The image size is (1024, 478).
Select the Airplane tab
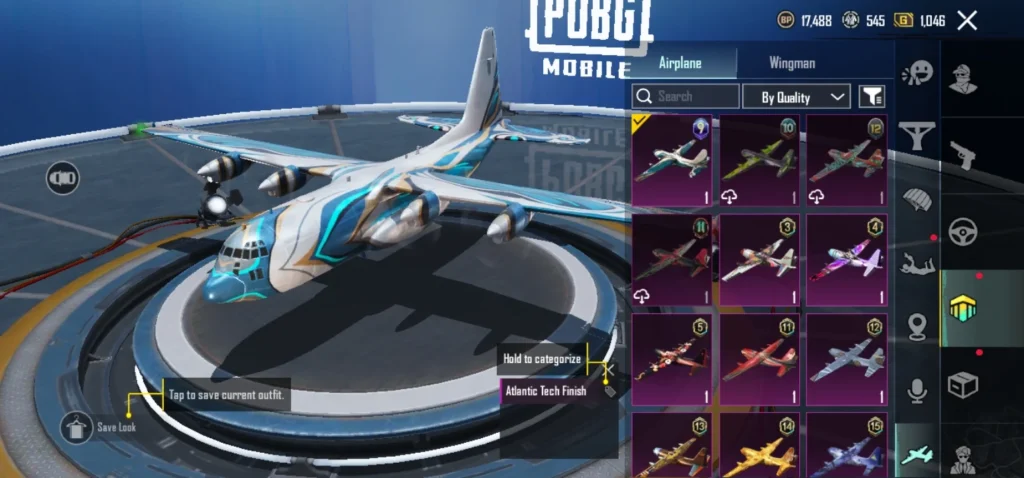(680, 63)
